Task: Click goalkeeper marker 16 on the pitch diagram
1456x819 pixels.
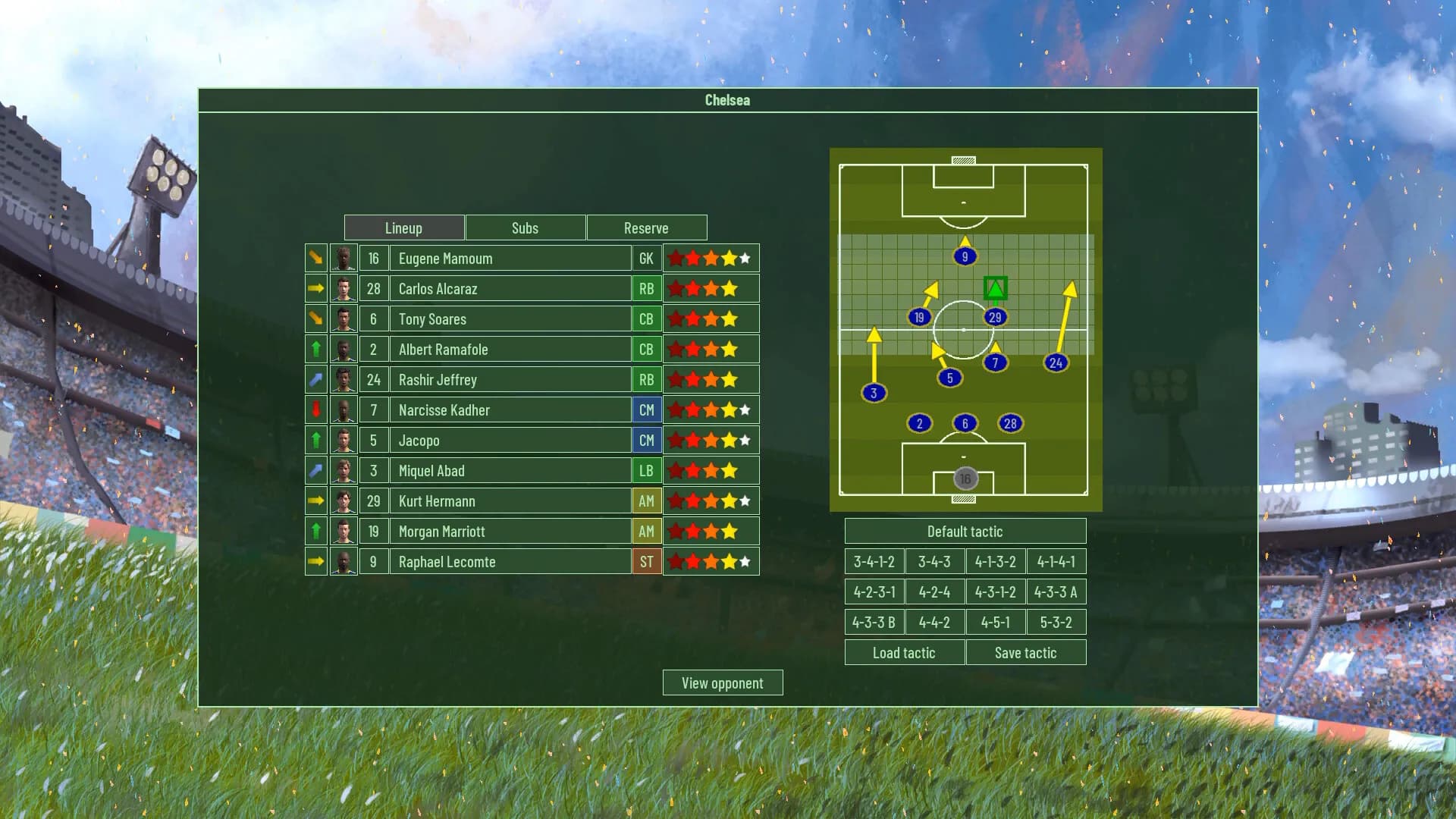Action: (965, 477)
